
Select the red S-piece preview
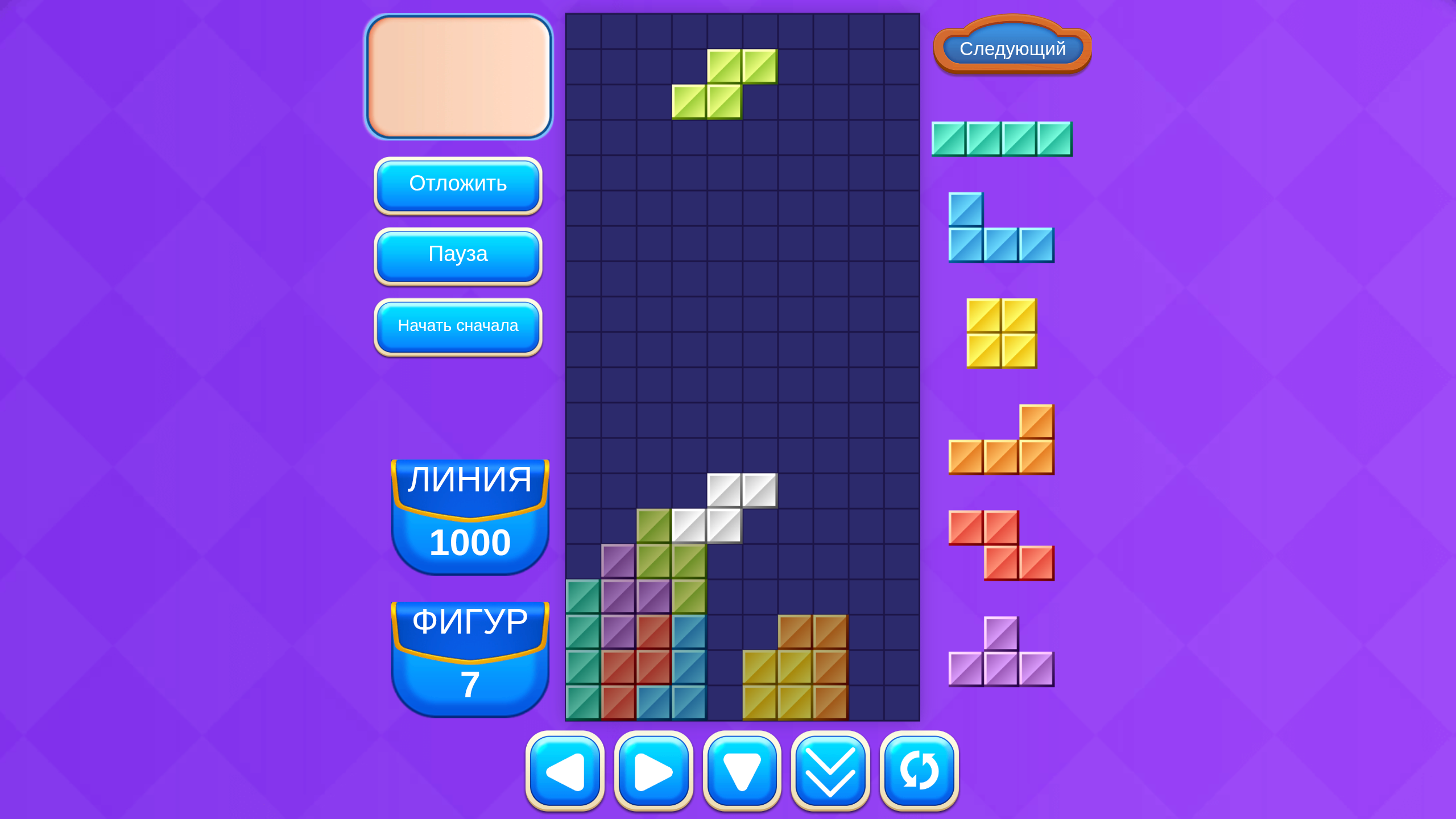click(1001, 546)
